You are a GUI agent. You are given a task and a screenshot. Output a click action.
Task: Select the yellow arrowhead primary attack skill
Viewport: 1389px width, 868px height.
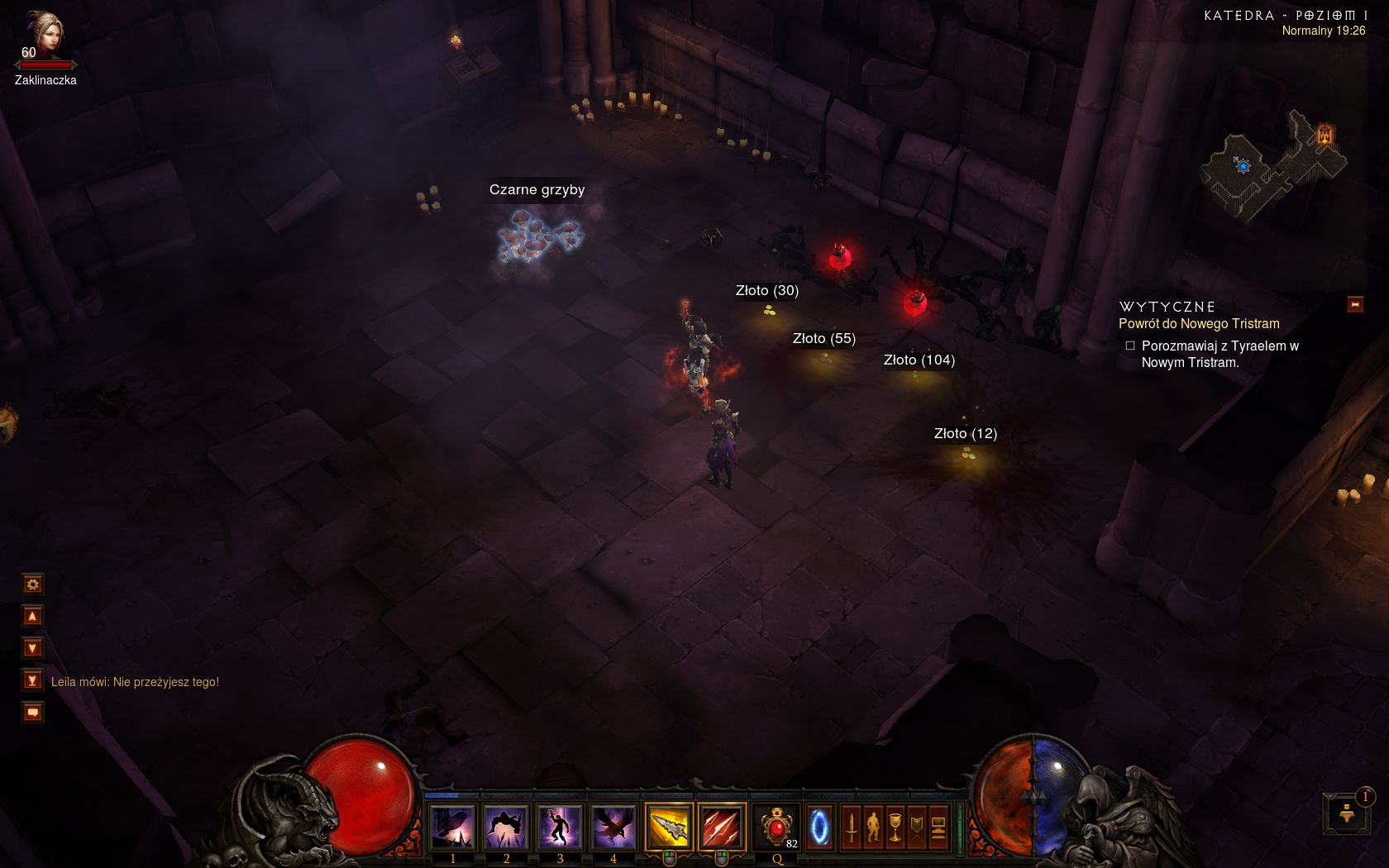[x=668, y=827]
